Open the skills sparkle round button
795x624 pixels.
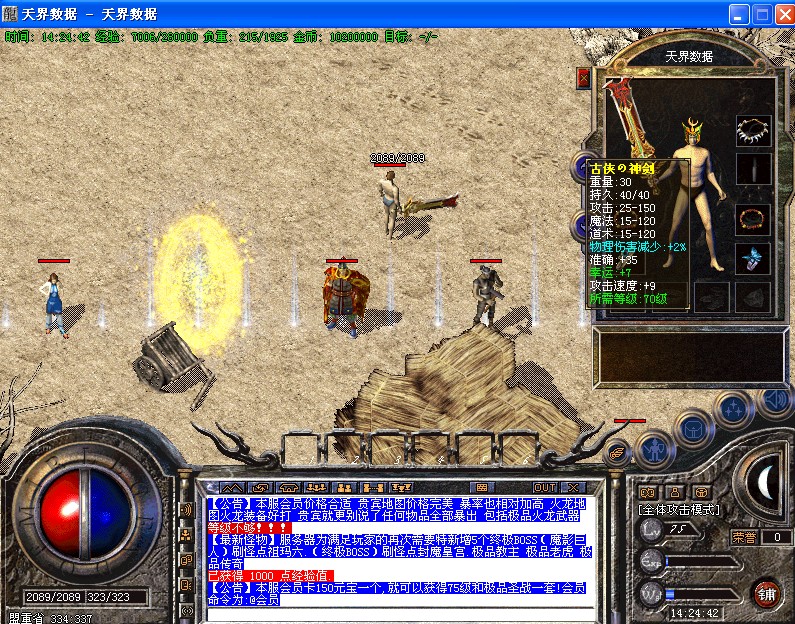734,408
